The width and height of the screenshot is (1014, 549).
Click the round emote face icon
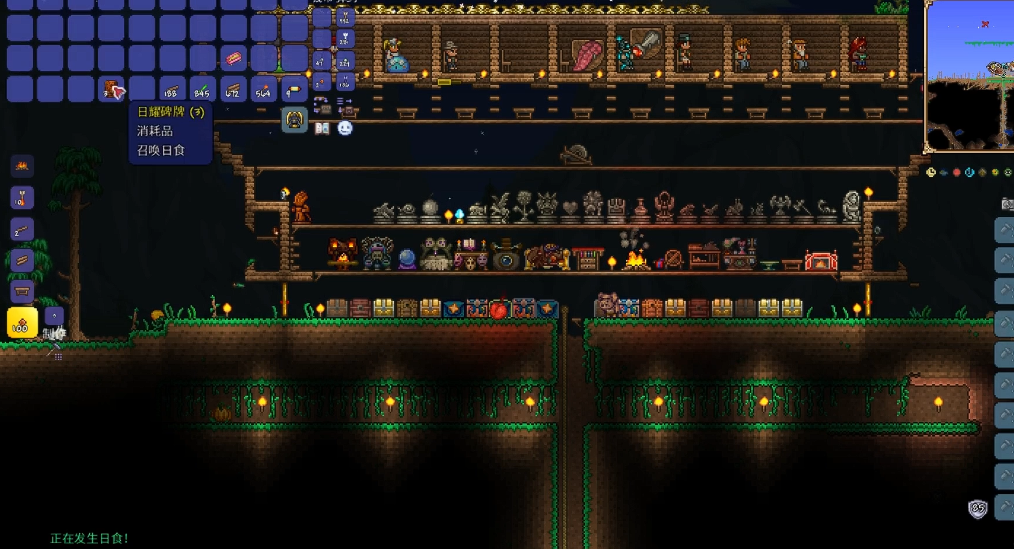[345, 128]
